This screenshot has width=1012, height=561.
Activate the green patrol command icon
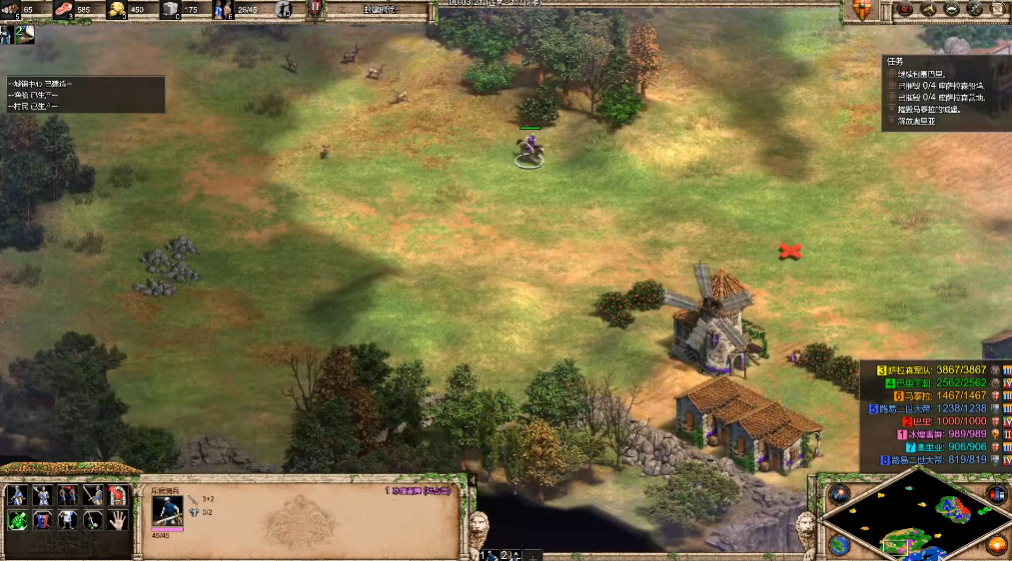tap(17, 520)
